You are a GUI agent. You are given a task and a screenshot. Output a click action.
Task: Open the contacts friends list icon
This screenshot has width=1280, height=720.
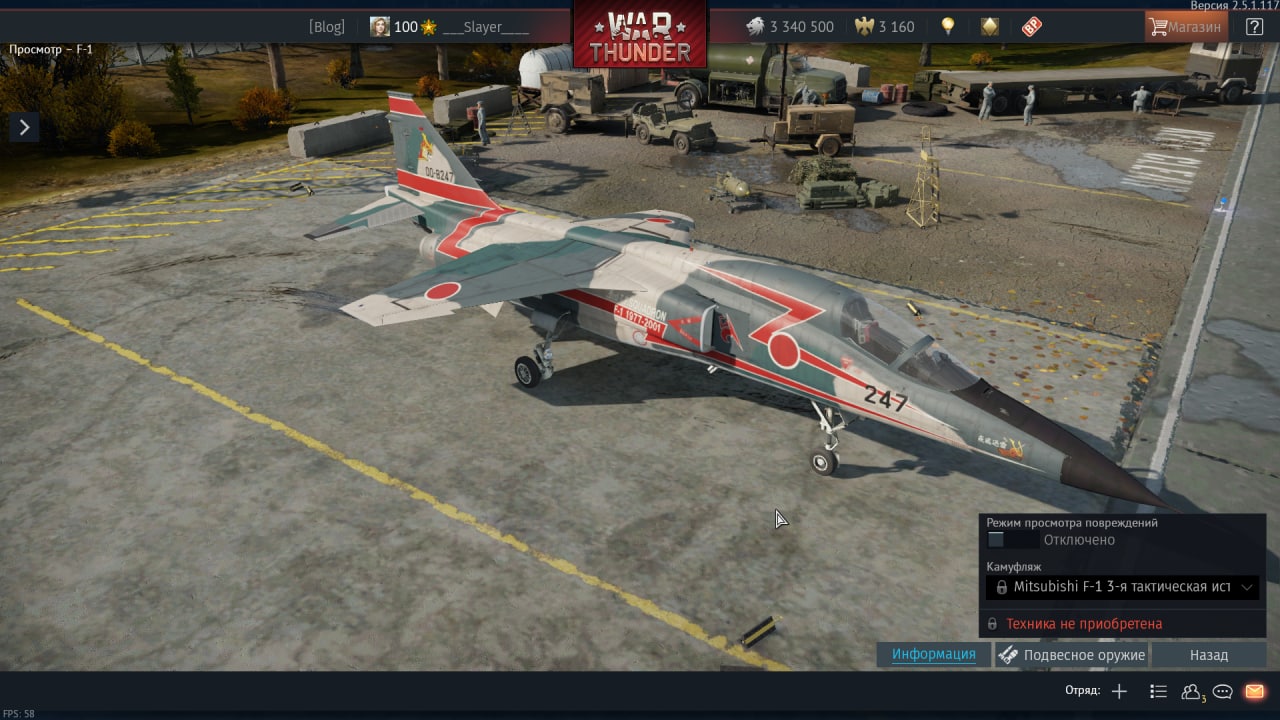pos(1191,691)
